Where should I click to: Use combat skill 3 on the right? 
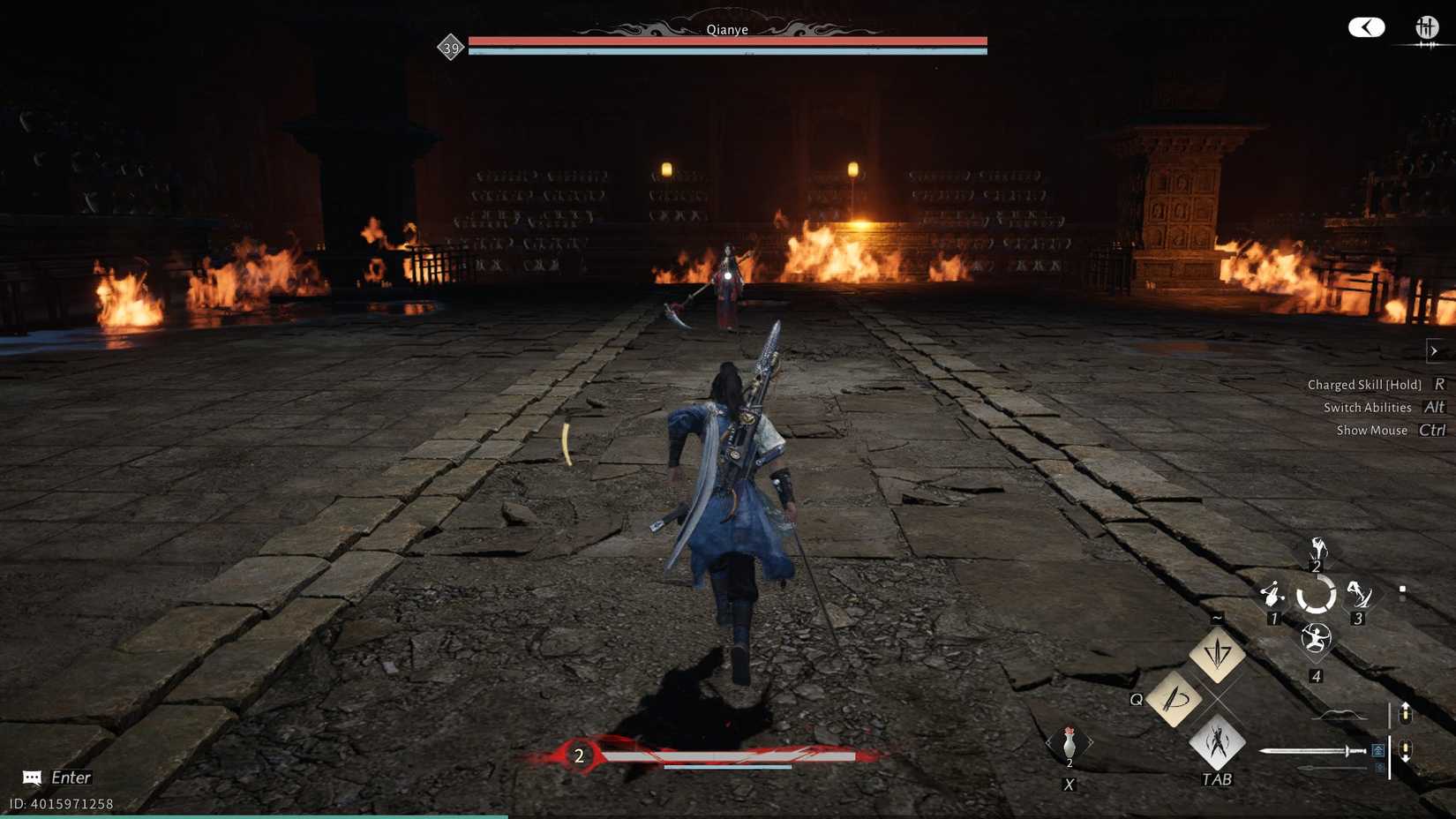1359,594
